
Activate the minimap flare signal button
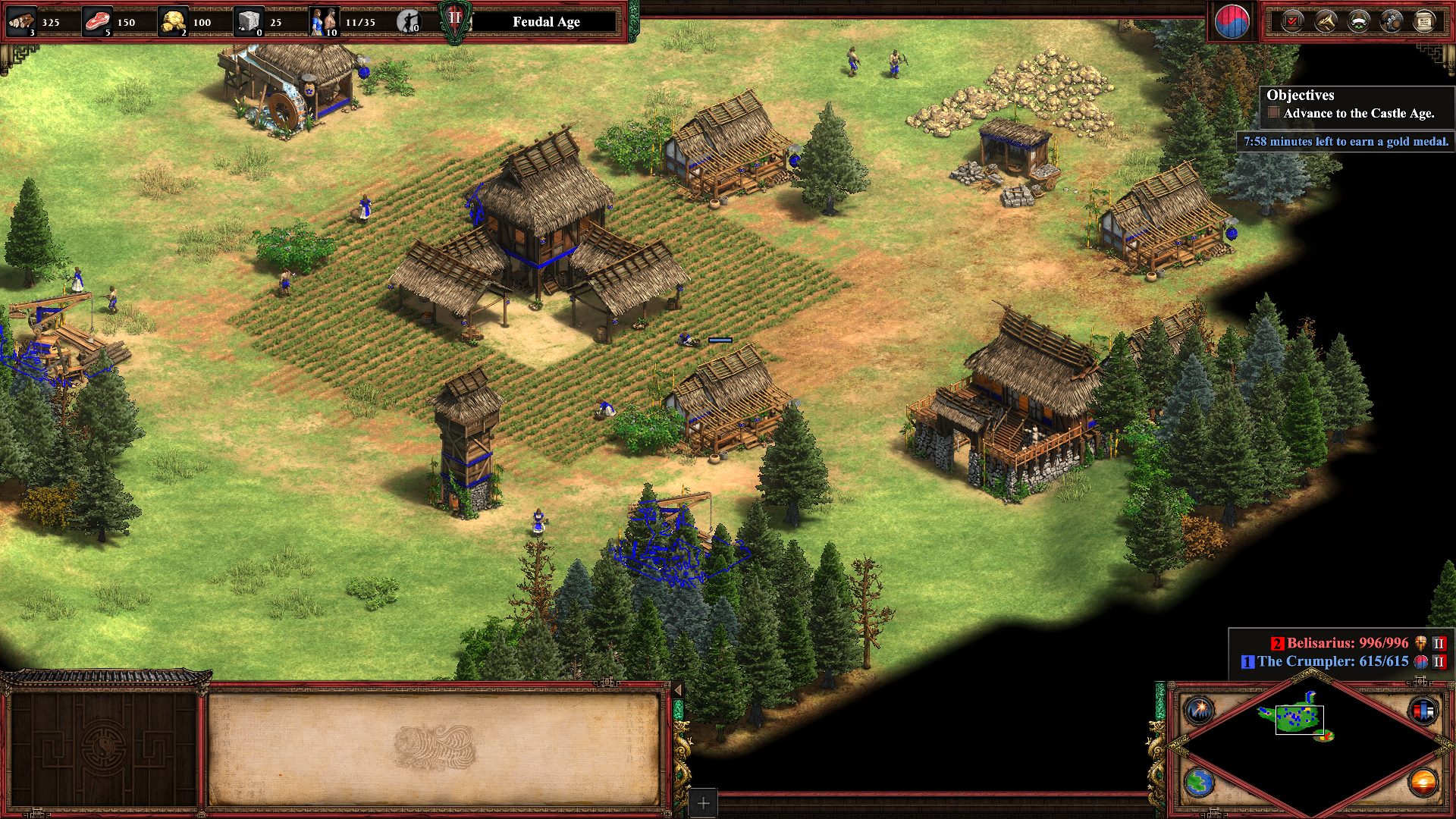tap(1200, 711)
